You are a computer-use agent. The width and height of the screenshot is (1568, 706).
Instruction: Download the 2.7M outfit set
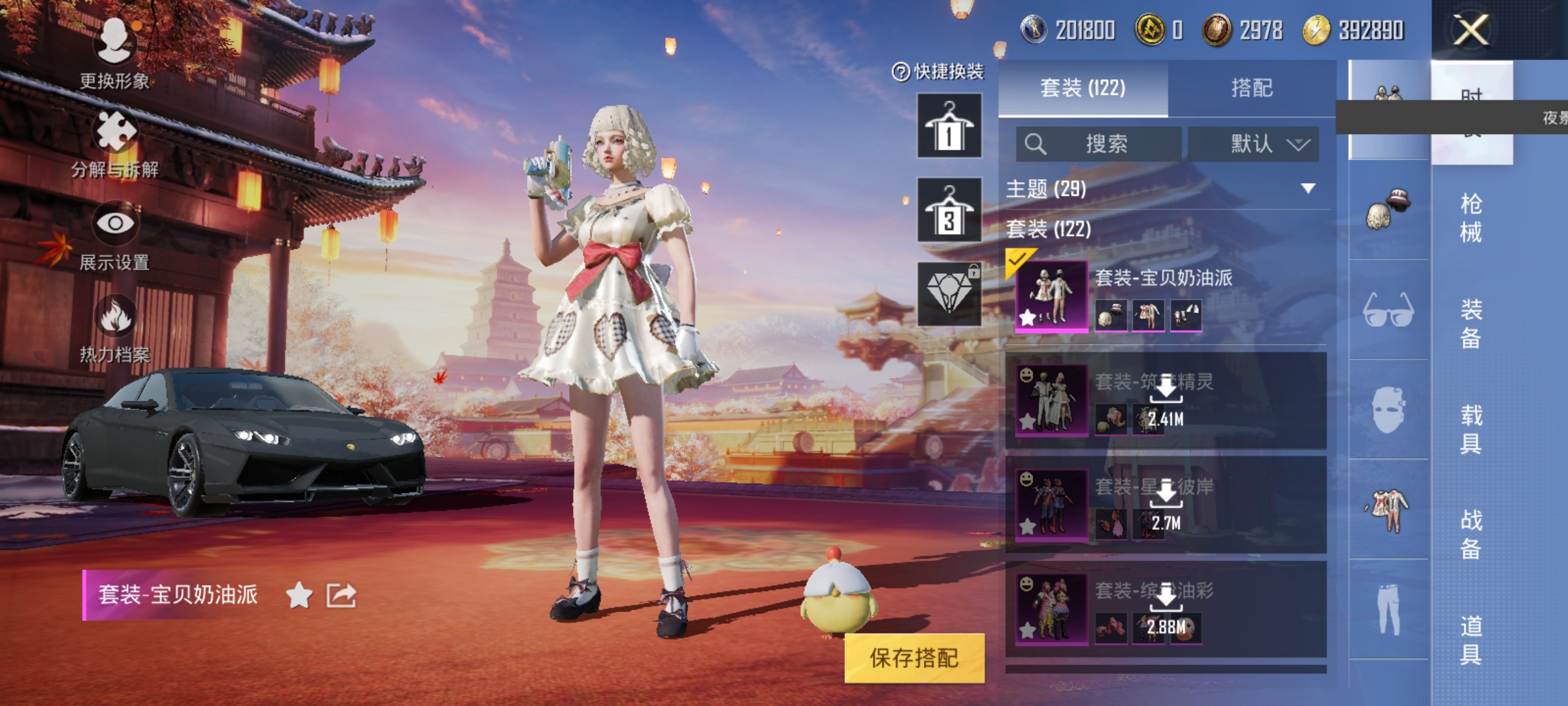tap(1166, 505)
